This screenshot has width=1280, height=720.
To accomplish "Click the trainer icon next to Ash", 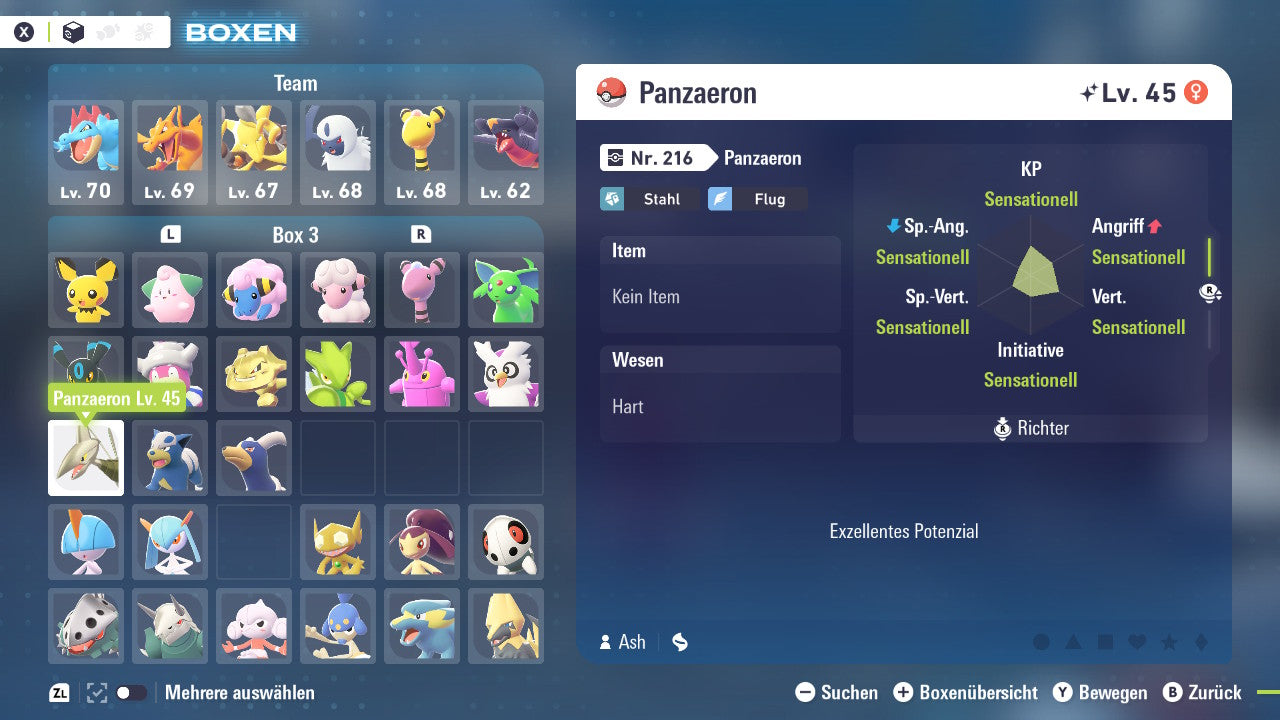I will [605, 642].
